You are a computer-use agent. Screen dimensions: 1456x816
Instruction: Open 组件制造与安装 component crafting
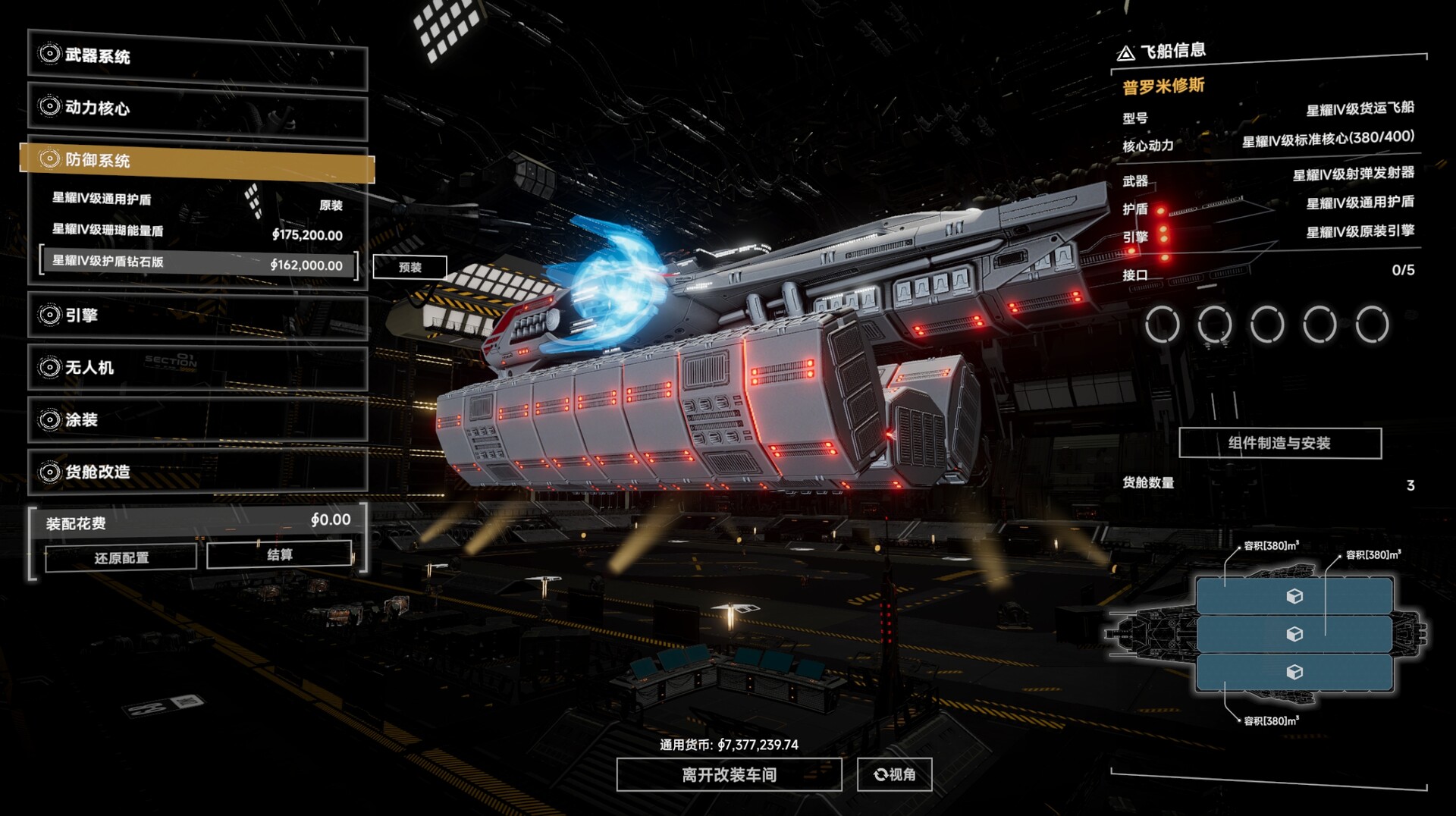1279,444
